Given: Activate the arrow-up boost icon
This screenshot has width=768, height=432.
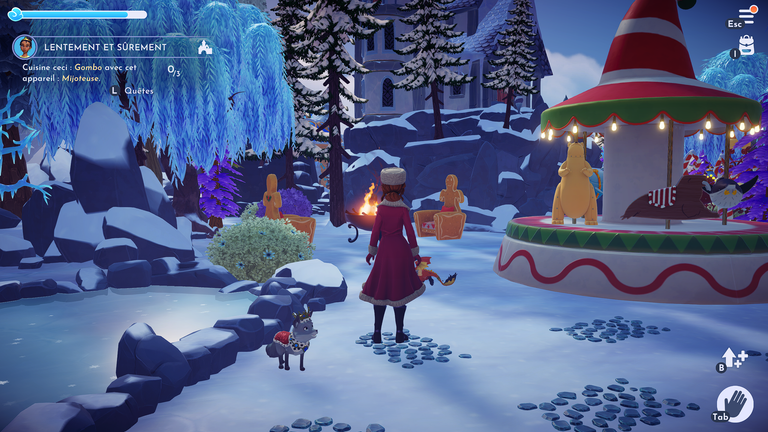Looking at the screenshot, I should (734, 358).
